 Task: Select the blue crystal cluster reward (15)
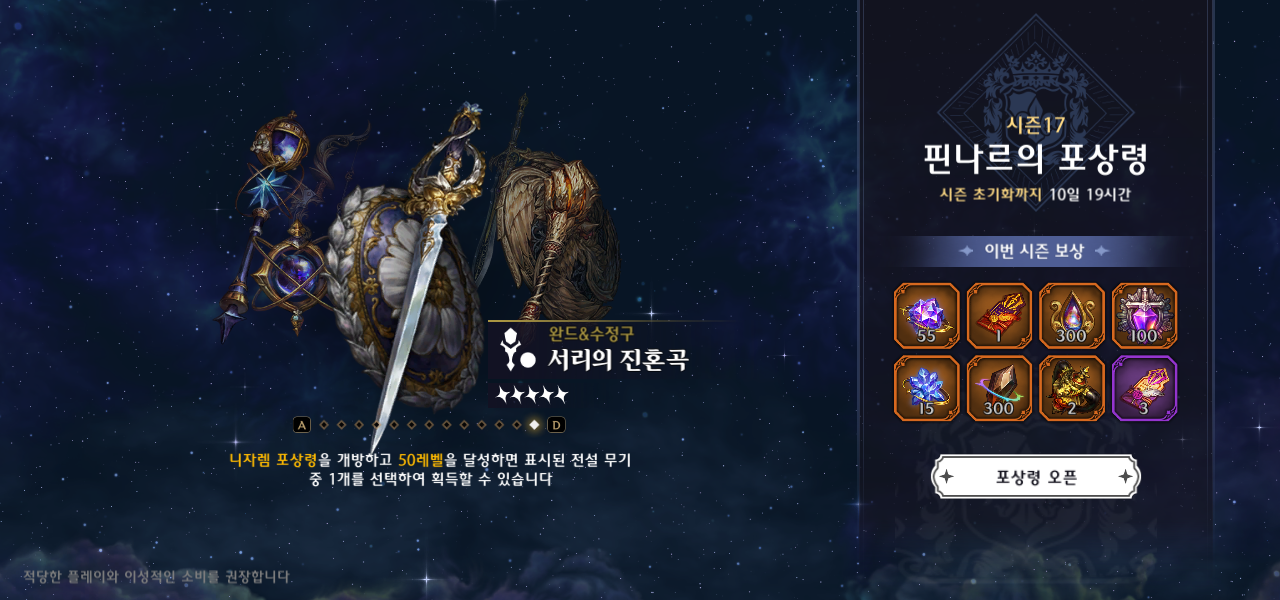tap(926, 388)
